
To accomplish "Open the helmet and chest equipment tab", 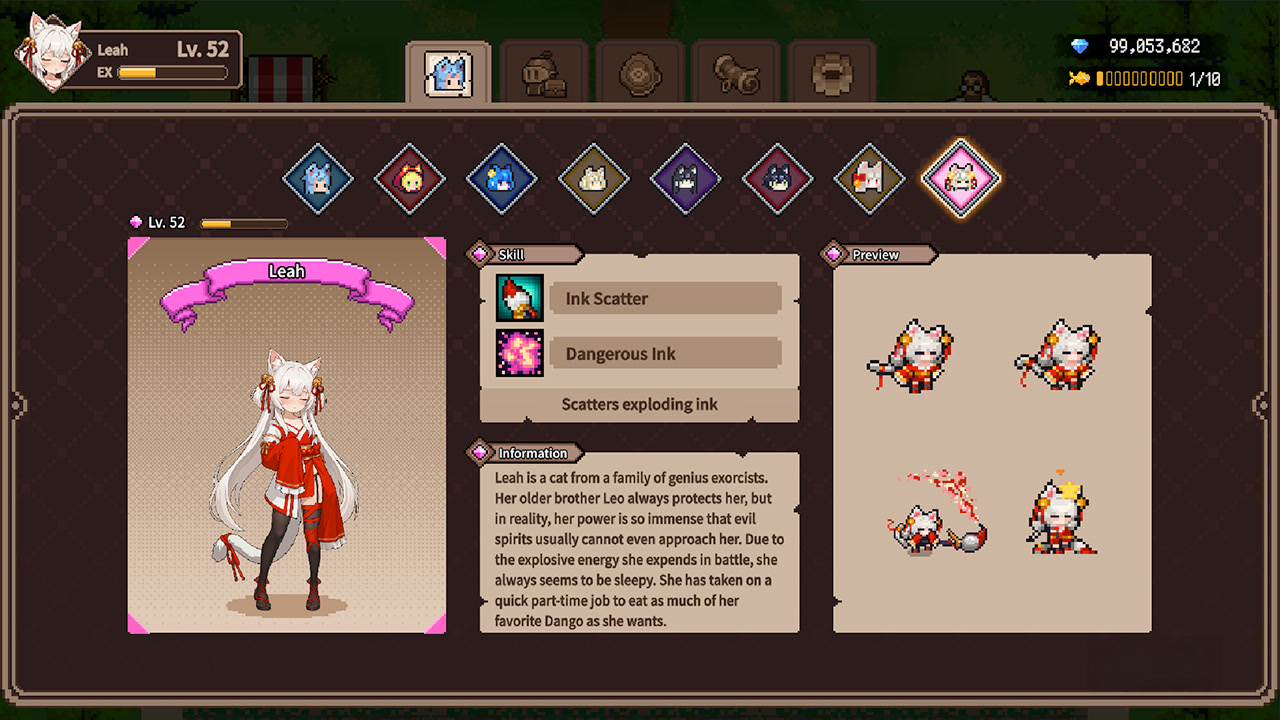I will point(544,73).
